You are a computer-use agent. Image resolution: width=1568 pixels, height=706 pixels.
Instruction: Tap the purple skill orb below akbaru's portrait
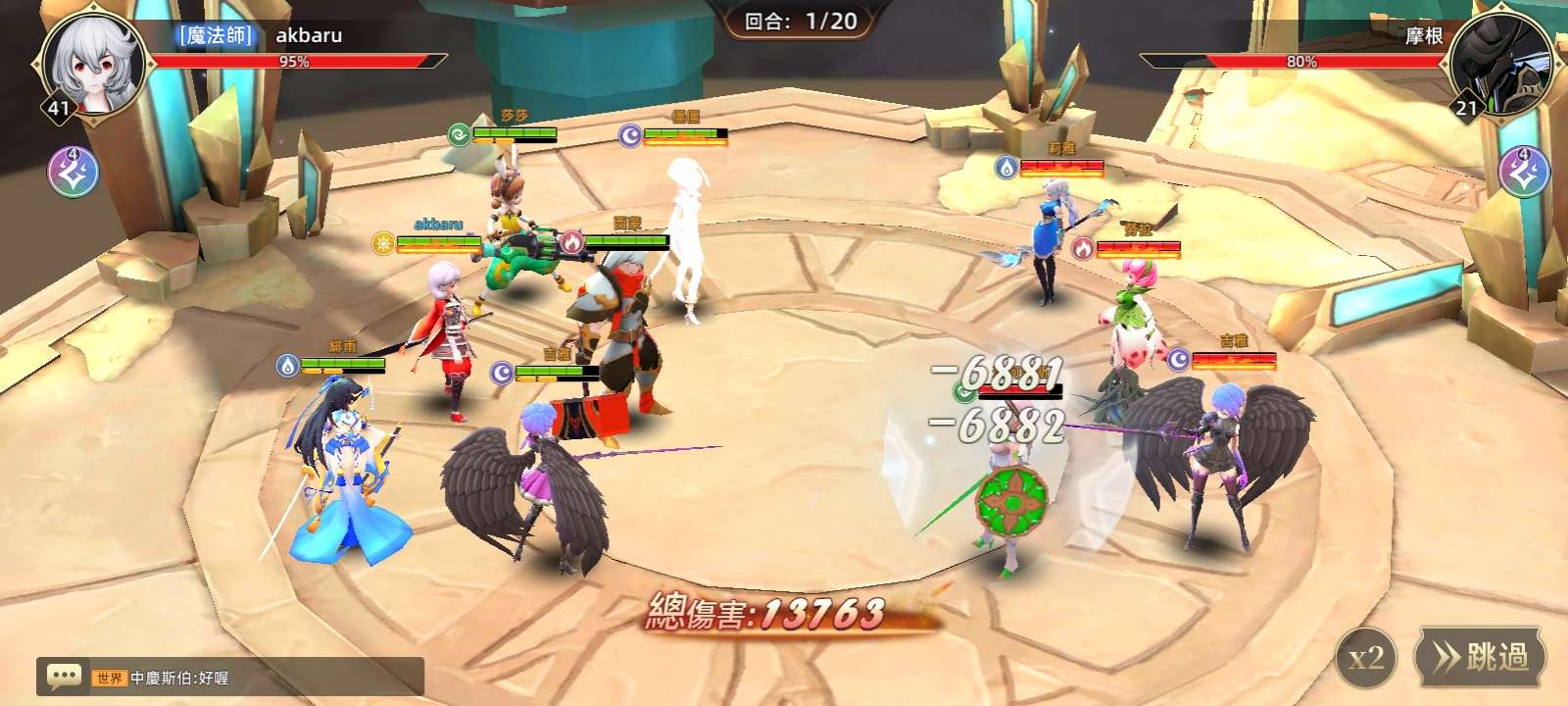pyautogui.click(x=73, y=173)
